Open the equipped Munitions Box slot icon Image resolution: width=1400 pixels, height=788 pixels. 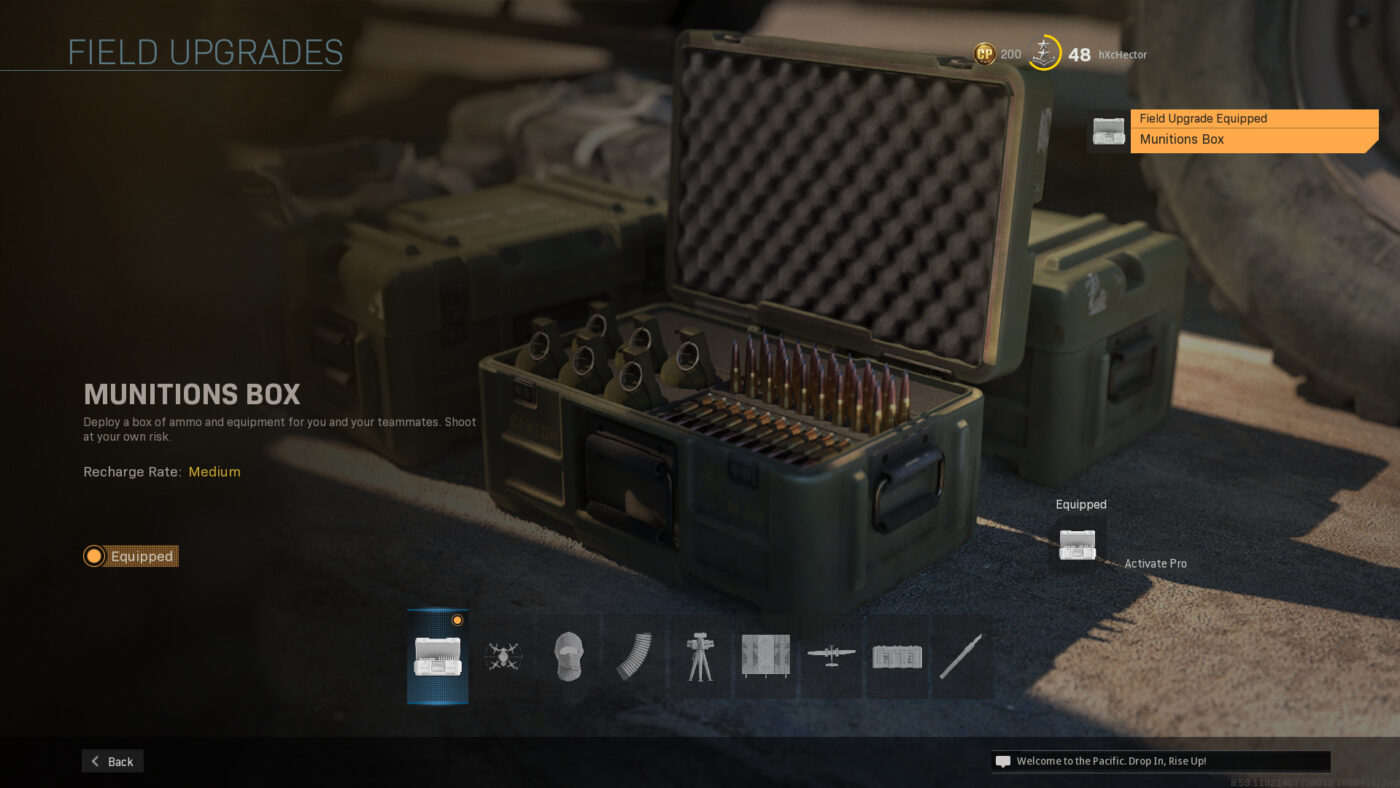click(x=1077, y=545)
